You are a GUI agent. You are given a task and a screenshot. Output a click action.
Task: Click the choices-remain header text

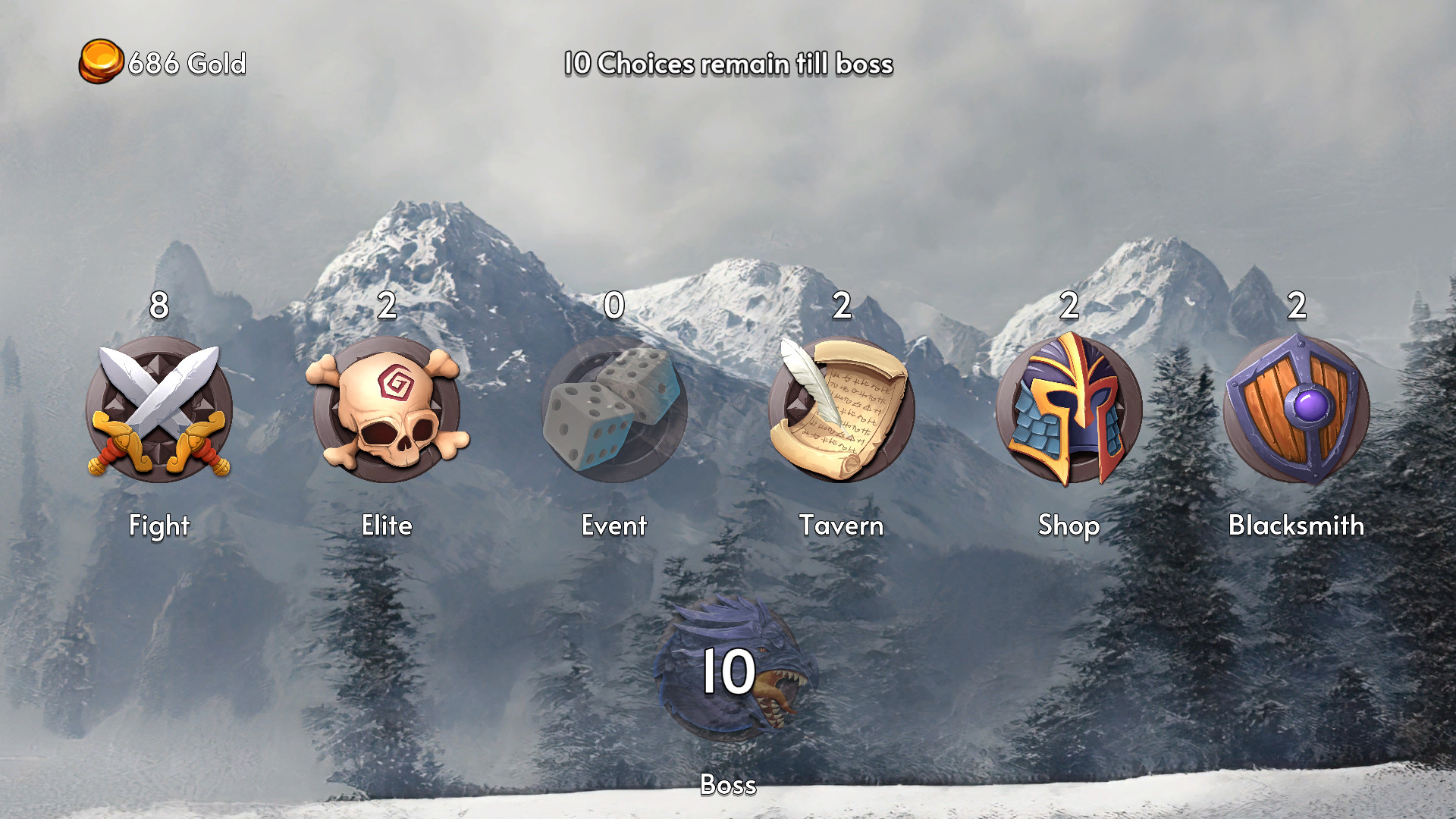(728, 65)
